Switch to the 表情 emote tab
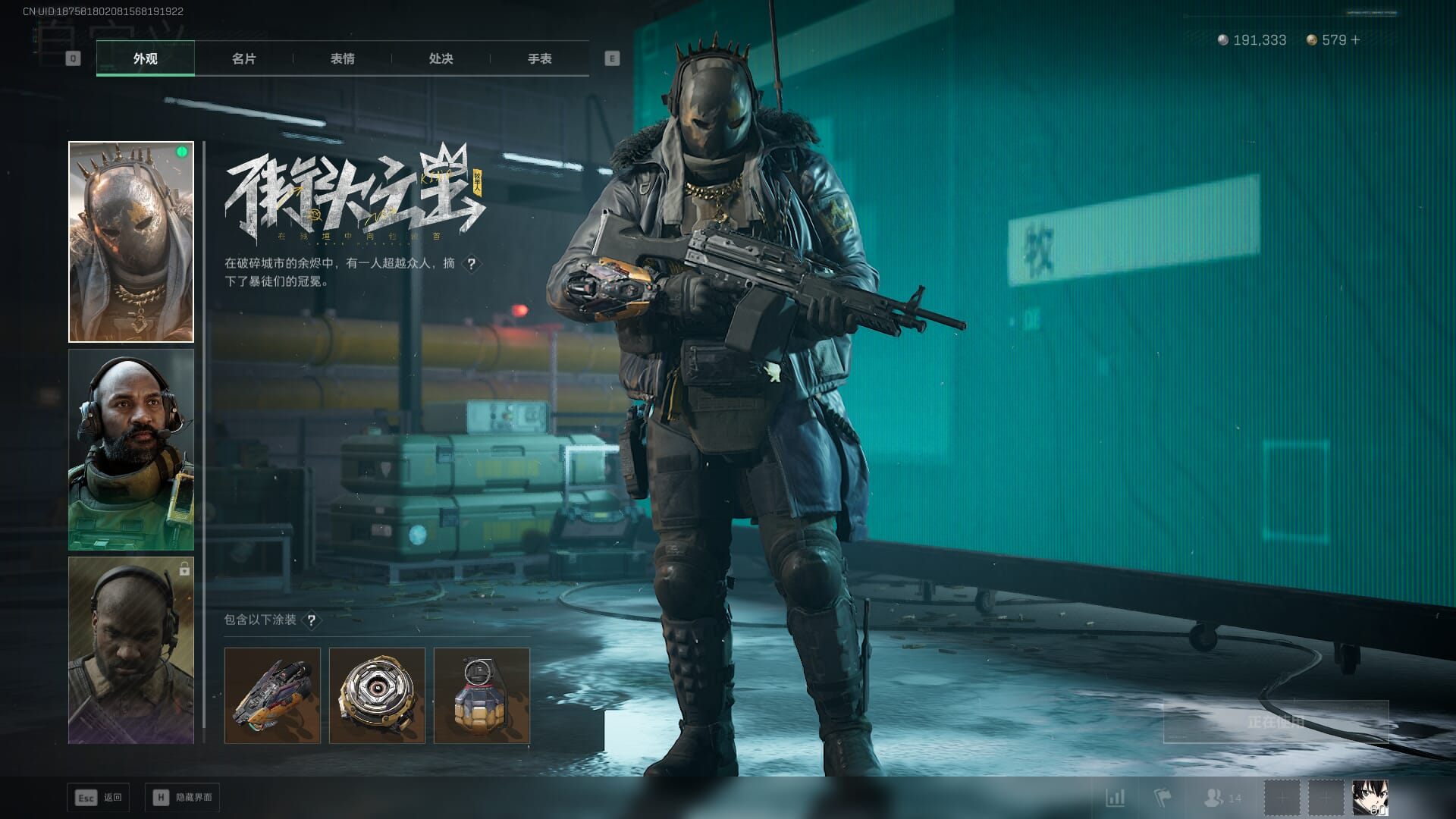1456x819 pixels. point(342,58)
